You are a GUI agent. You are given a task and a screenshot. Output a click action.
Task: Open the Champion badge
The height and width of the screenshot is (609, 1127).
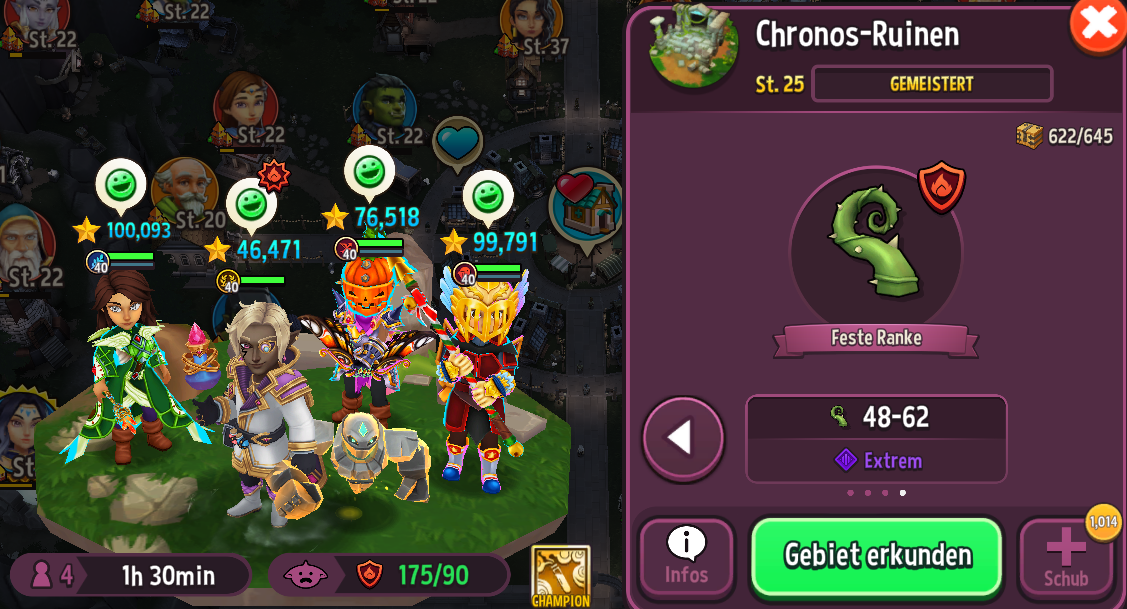point(560,576)
